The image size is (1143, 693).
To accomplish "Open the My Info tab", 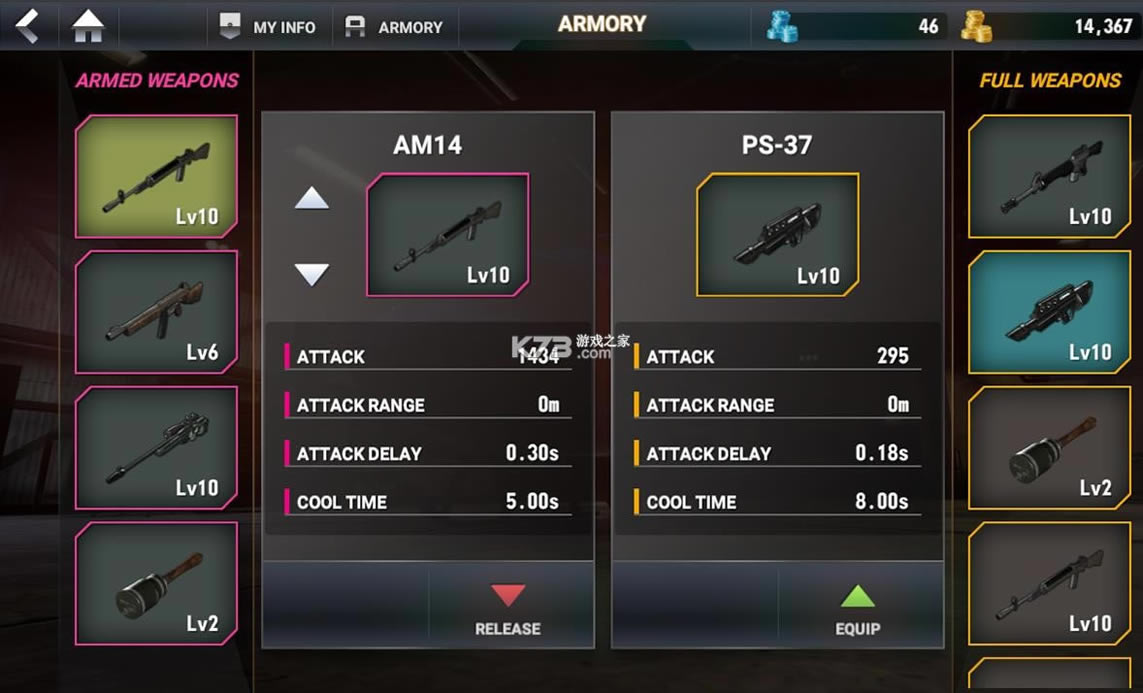I will [267, 27].
